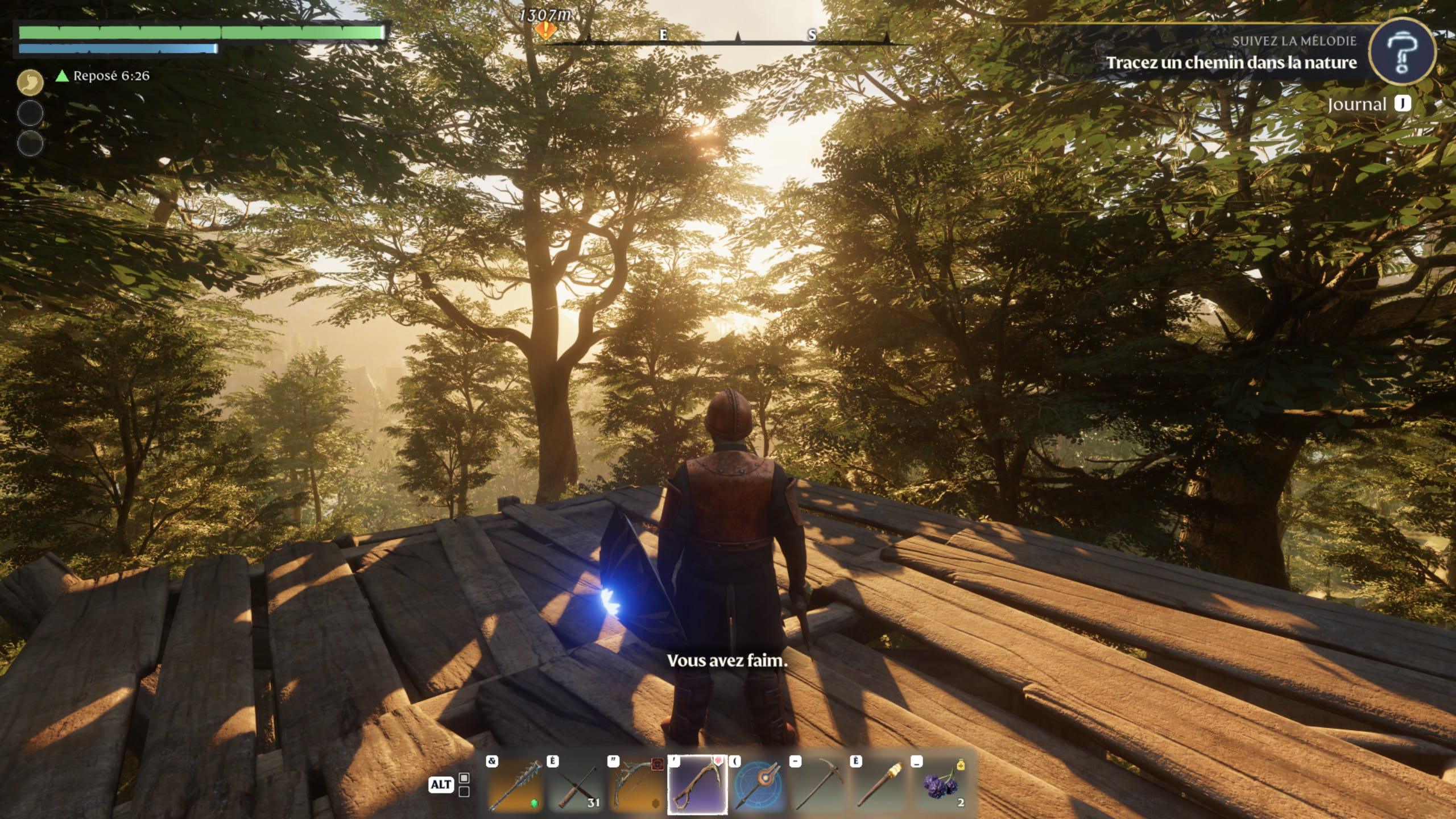Click the yellow stomach food slot icon
1456x819 pixels.
(30, 83)
